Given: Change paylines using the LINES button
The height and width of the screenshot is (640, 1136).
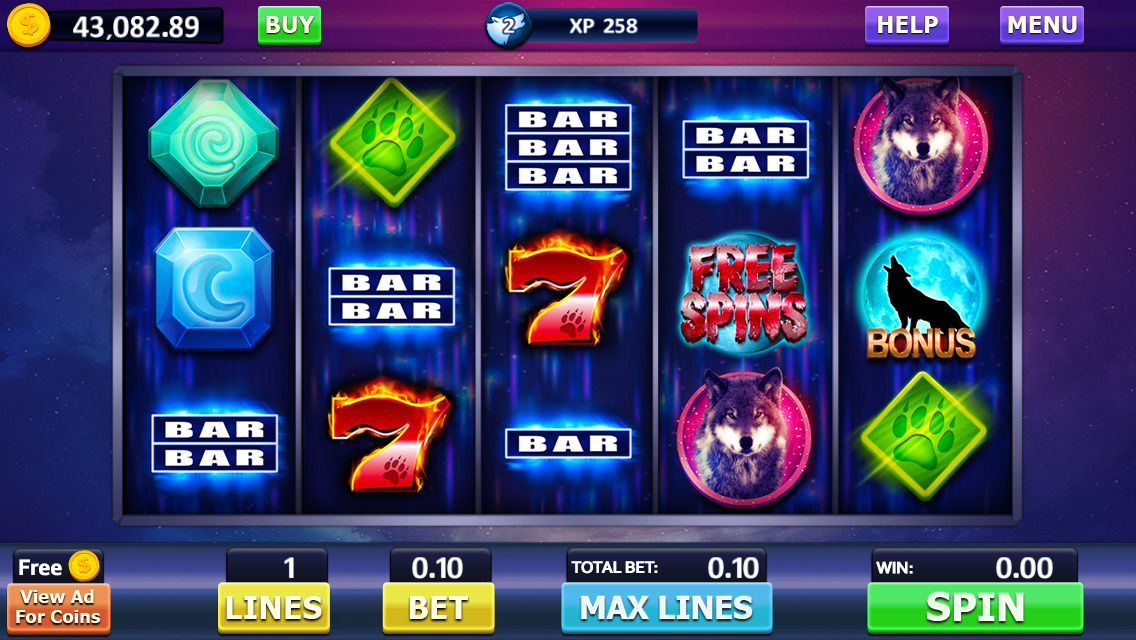Looking at the screenshot, I should tap(273, 607).
